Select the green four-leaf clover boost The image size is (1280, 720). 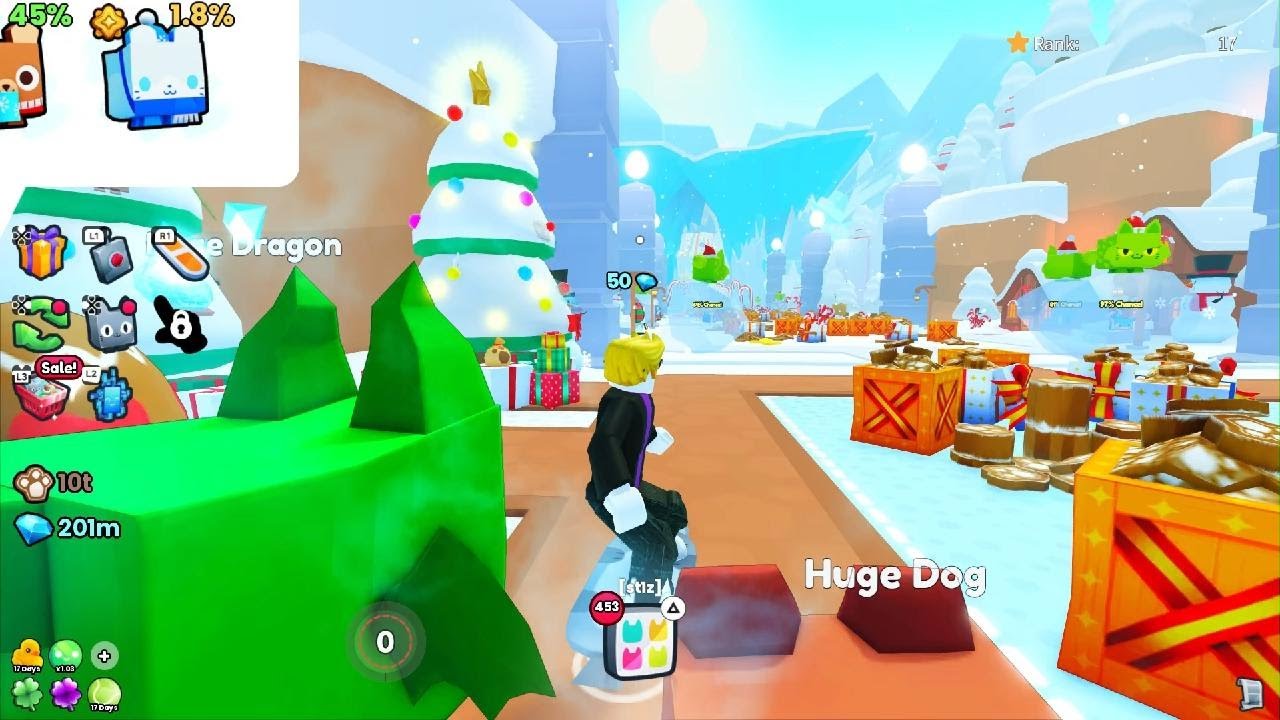click(26, 693)
